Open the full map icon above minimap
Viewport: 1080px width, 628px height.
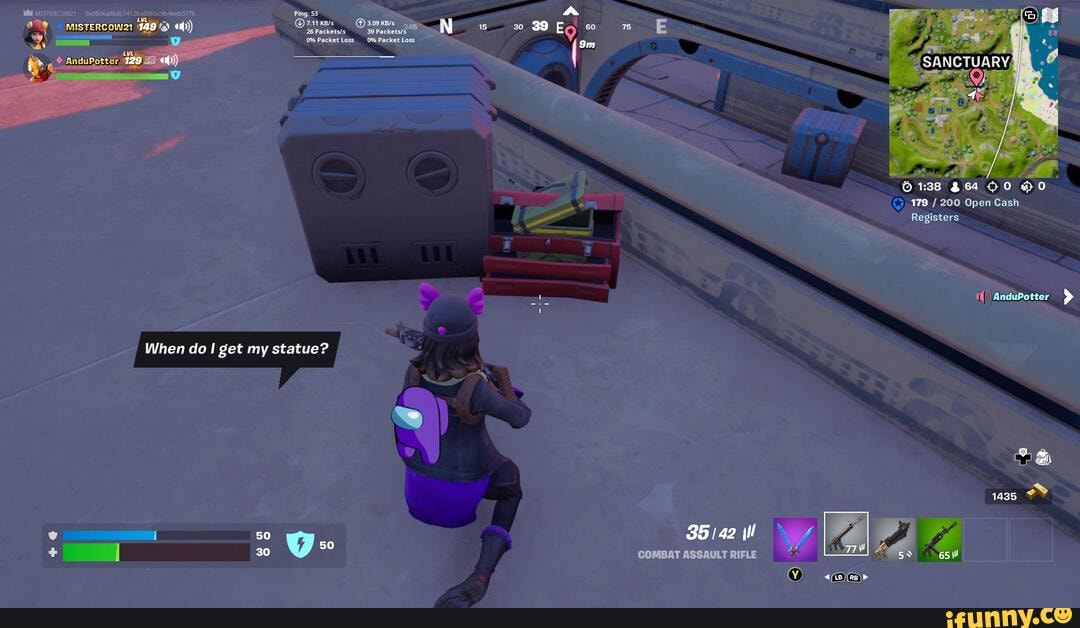coord(1049,15)
